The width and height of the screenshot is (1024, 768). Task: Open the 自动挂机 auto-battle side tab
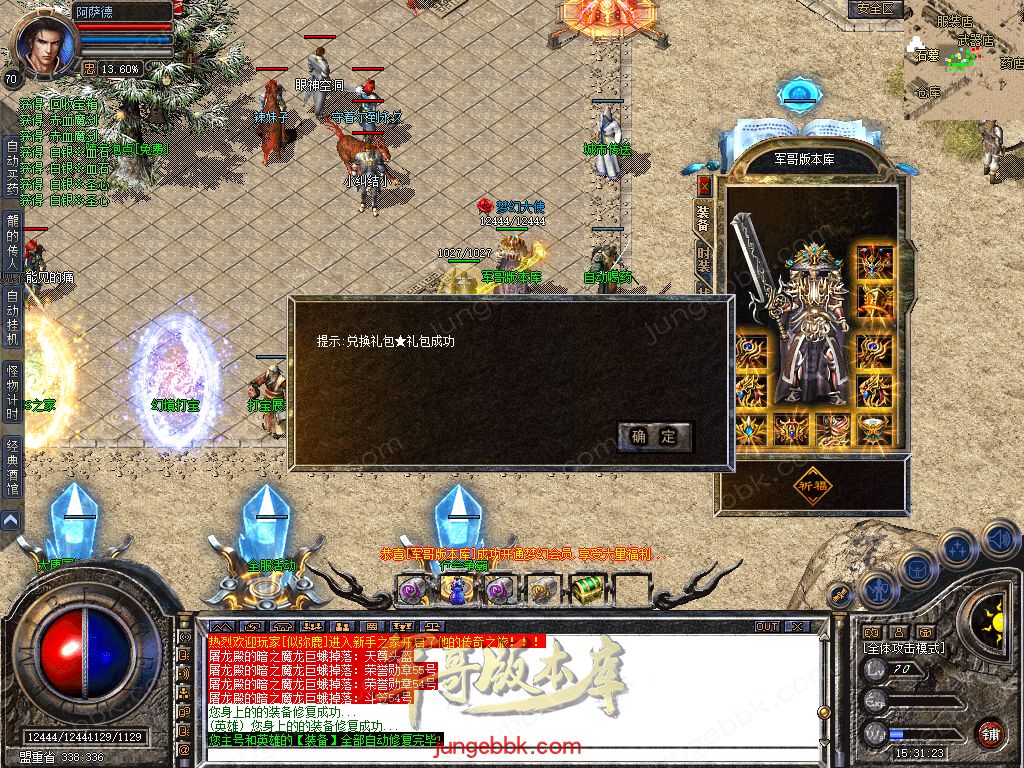click(12, 317)
